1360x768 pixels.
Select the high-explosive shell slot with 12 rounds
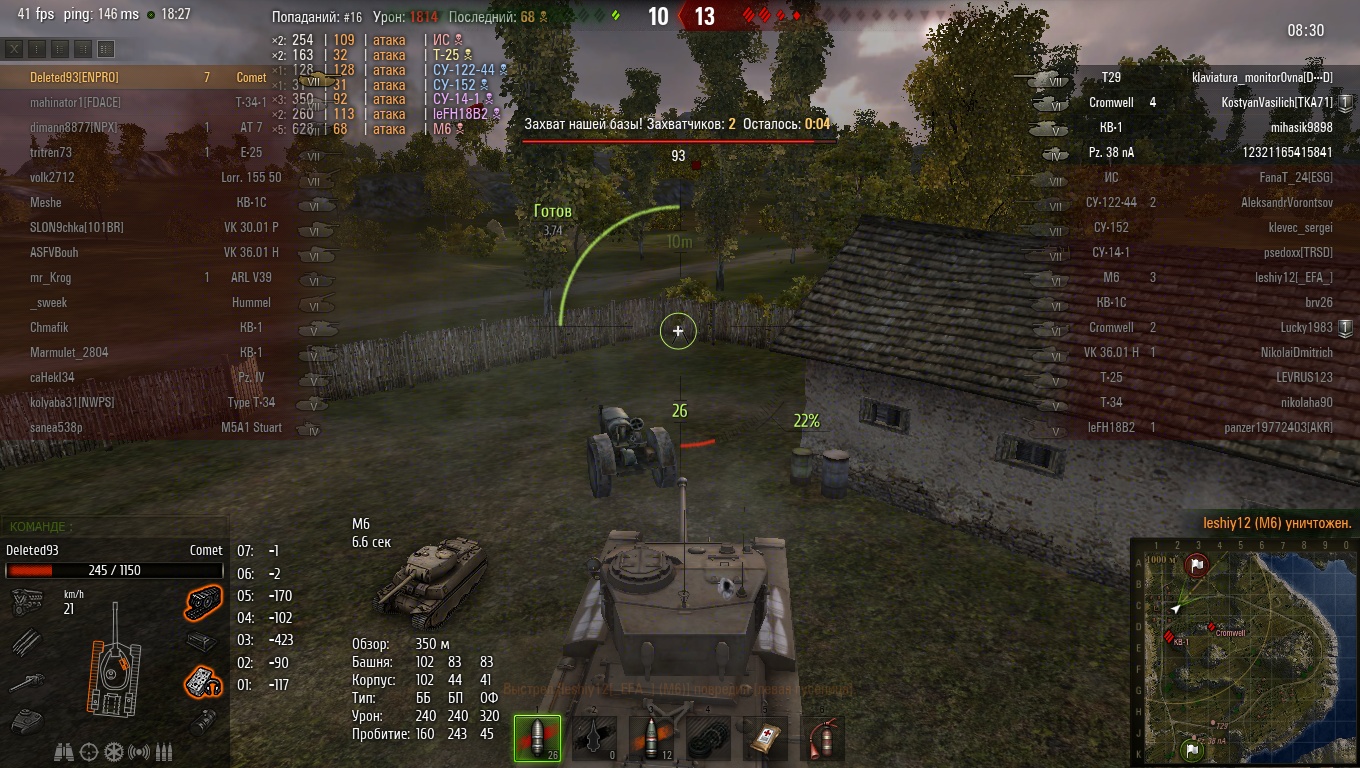pyautogui.click(x=652, y=738)
